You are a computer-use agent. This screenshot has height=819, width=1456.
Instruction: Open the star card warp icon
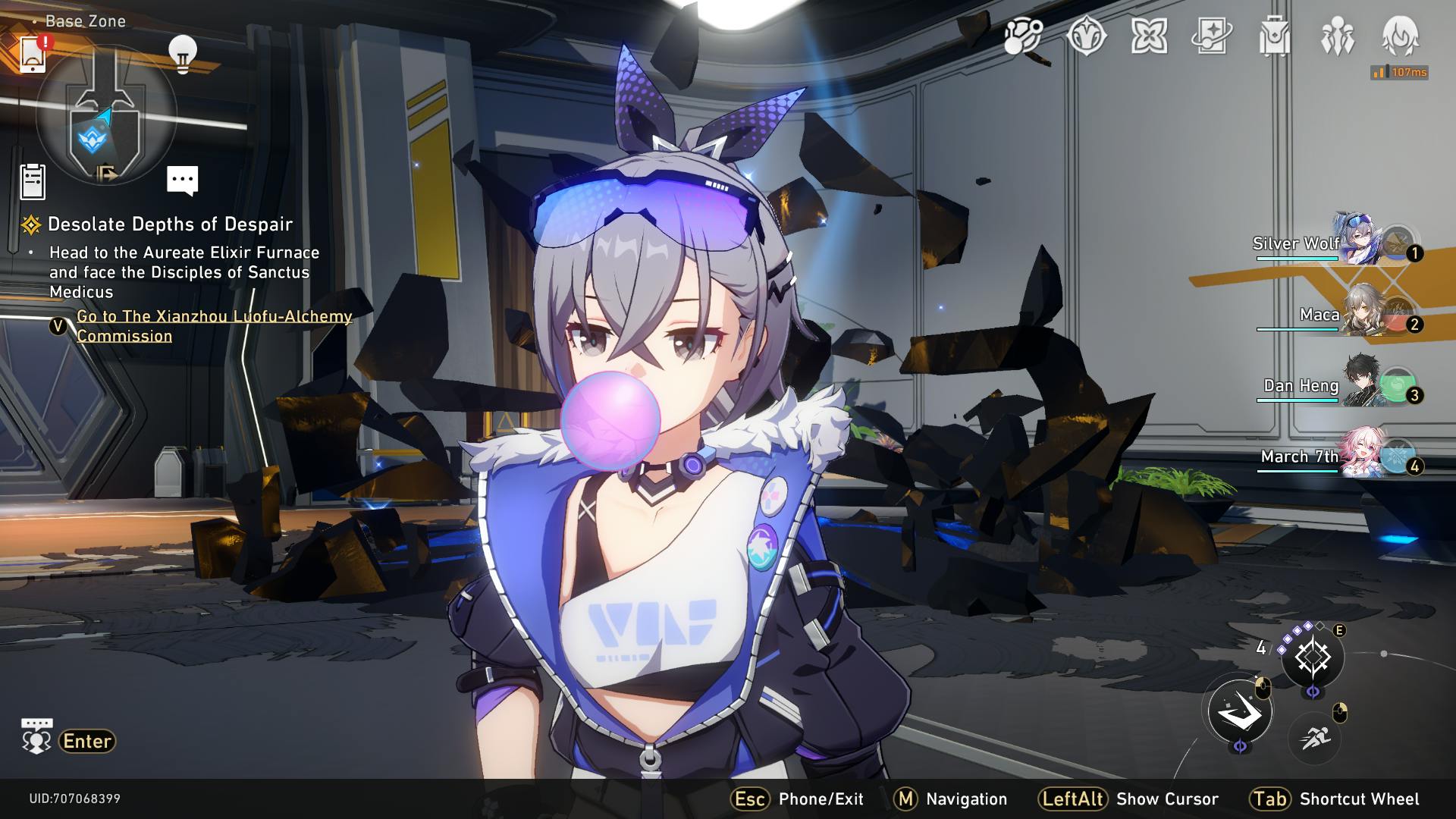tap(1211, 36)
